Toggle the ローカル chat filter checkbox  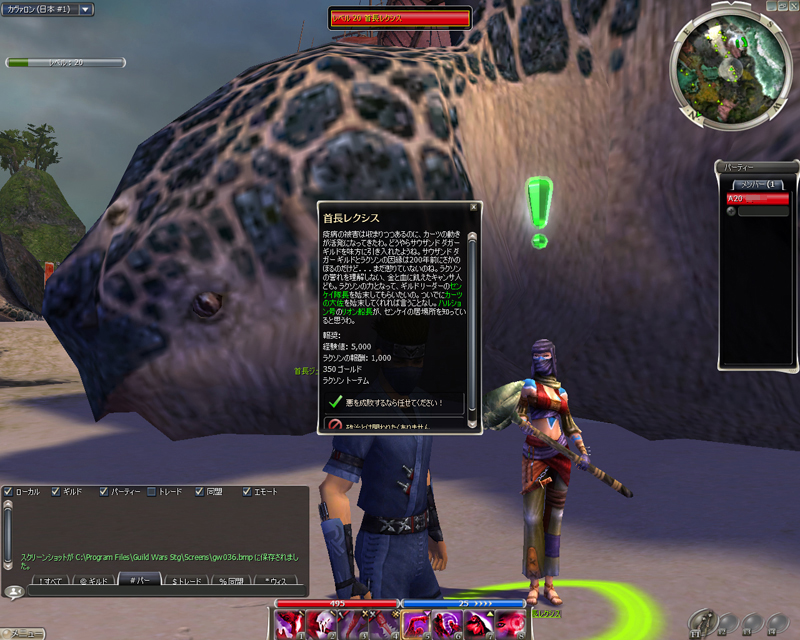8,492
